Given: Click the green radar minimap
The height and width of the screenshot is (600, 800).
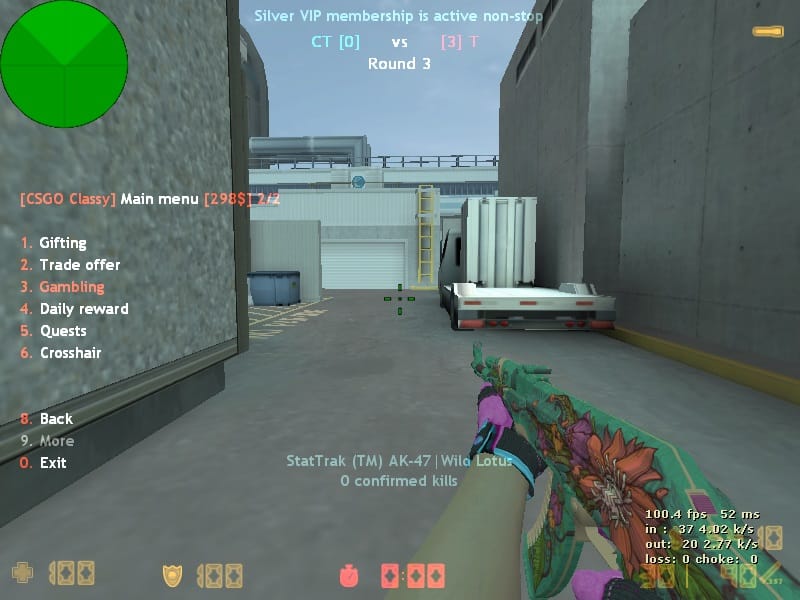Looking at the screenshot, I should pyautogui.click(x=64, y=64).
